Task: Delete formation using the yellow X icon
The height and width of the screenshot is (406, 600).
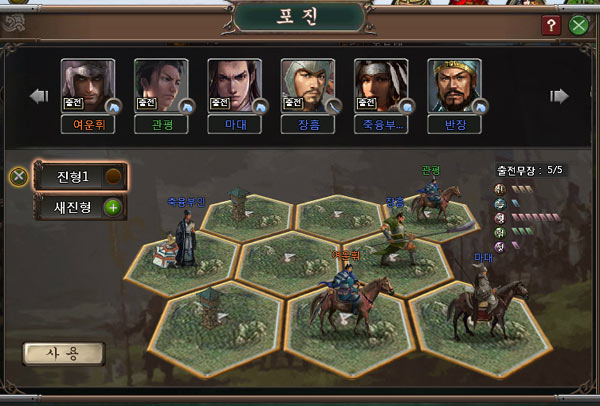Action: pos(18,177)
